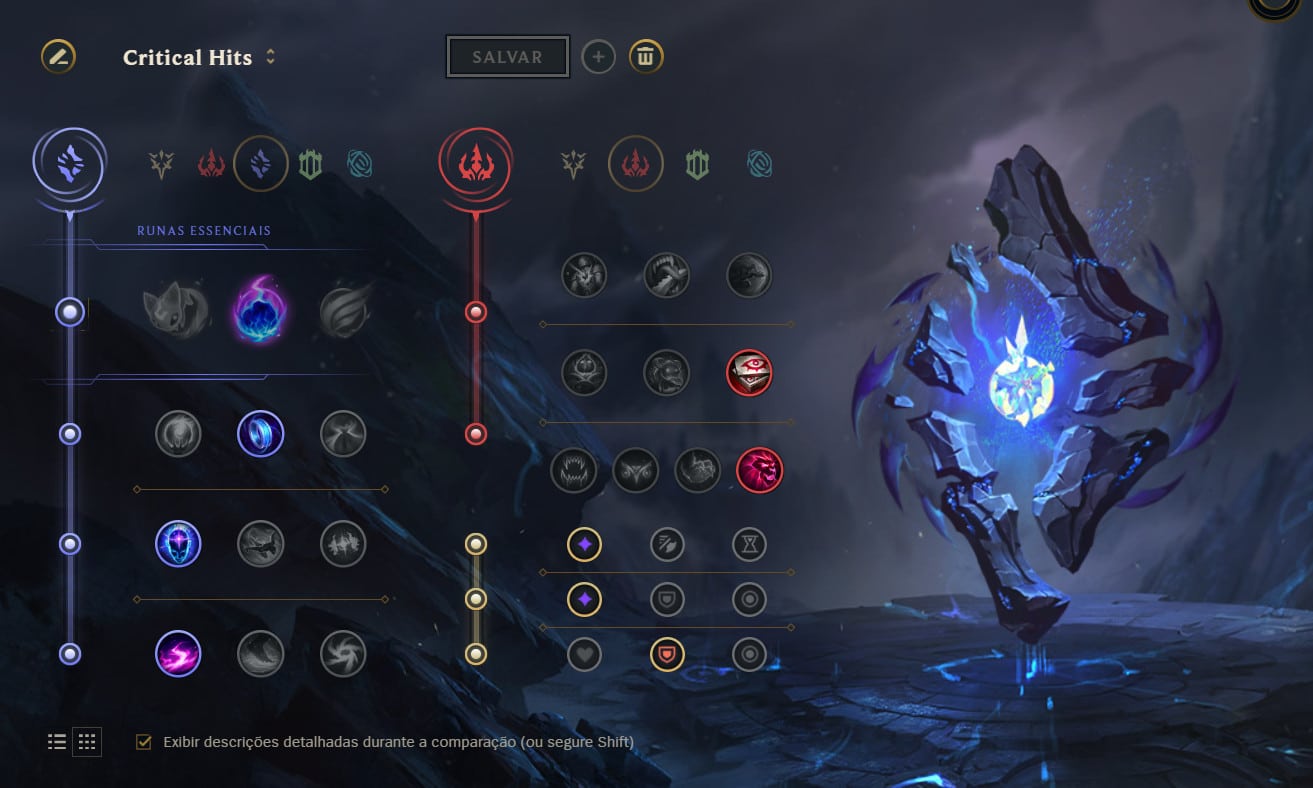Image resolution: width=1313 pixels, height=788 pixels.
Task: Select the Zombie Ward rune
Action: (x=584, y=372)
